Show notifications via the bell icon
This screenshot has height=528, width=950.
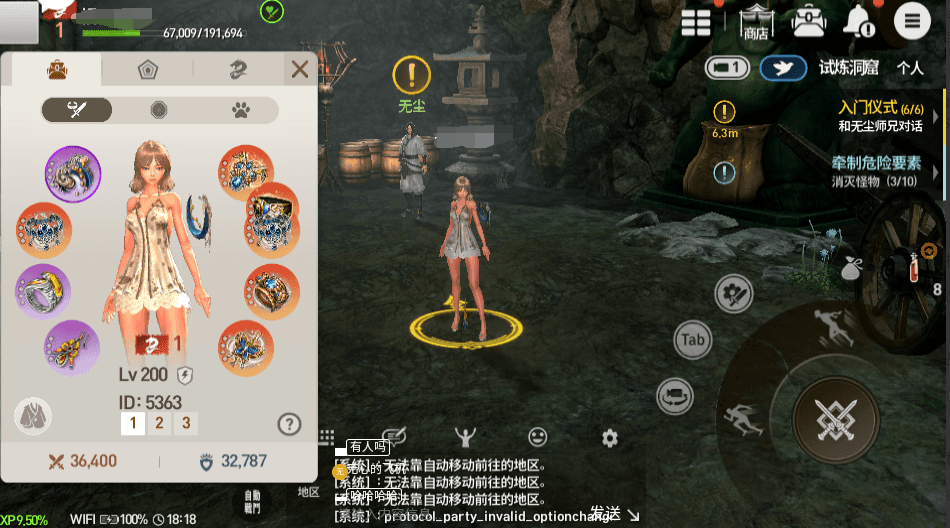[858, 20]
